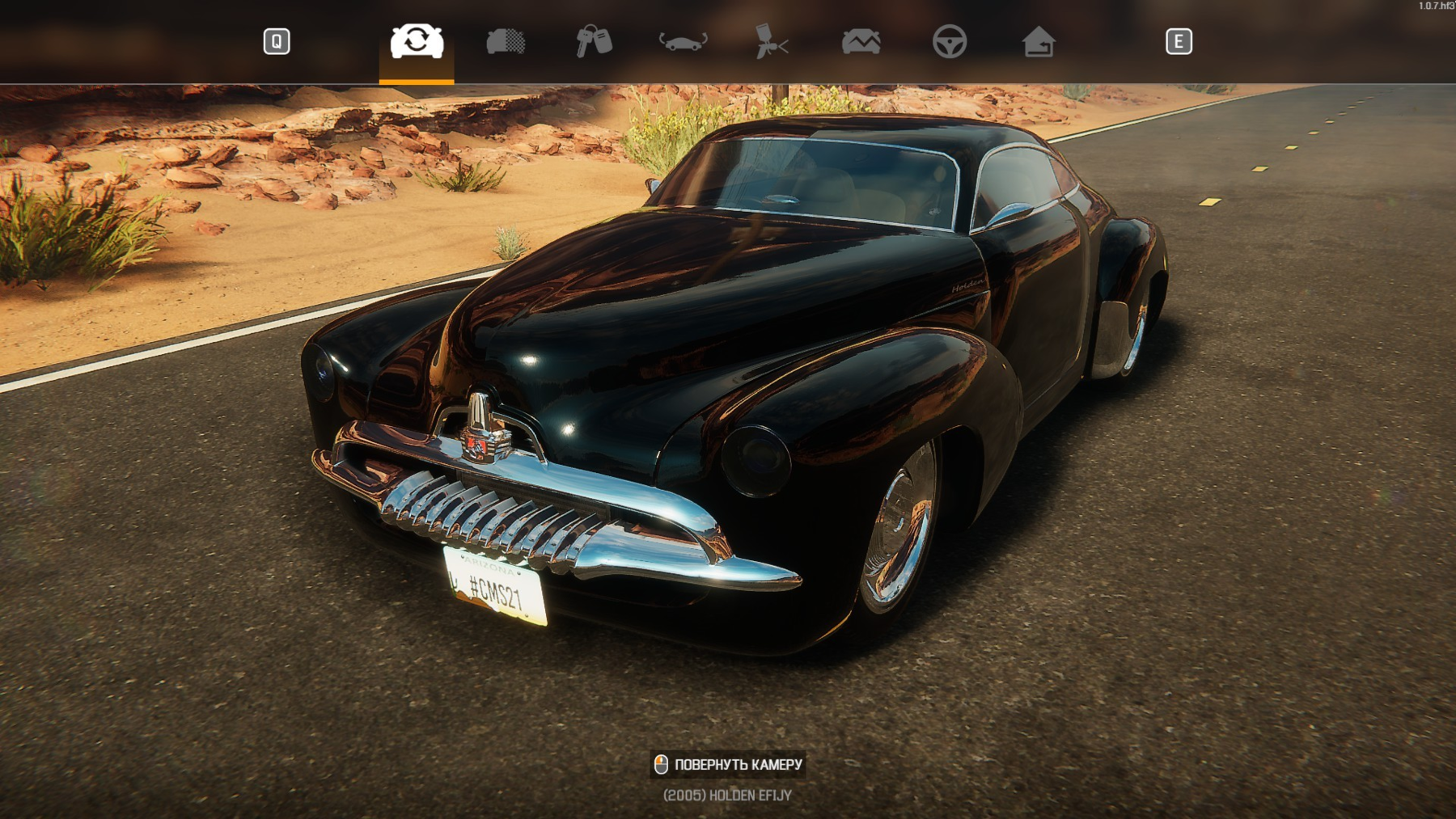Switch to the car keys tab
Image resolution: width=1456 pixels, height=819 pixels.
[594, 41]
